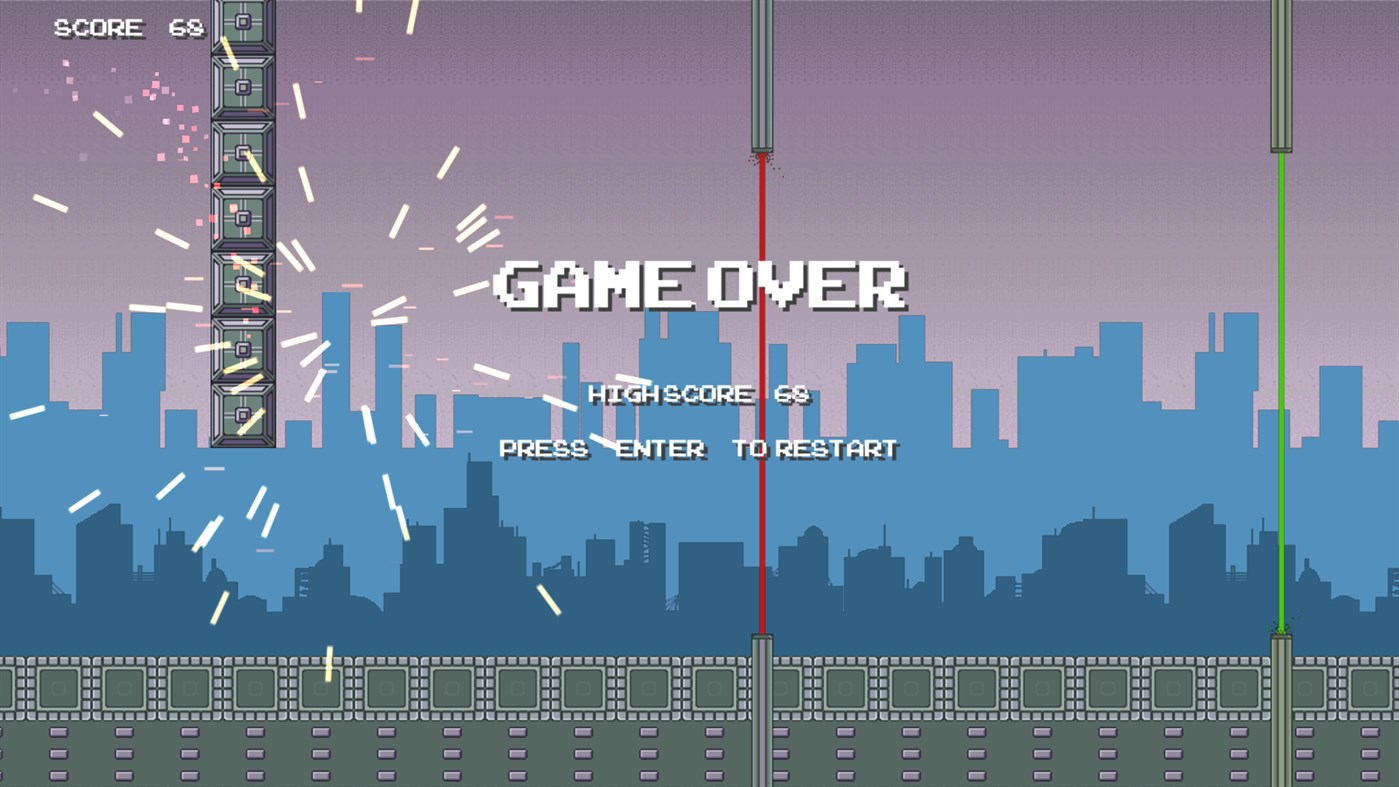
Task: Click the green laser beam
Action: tap(1281, 400)
